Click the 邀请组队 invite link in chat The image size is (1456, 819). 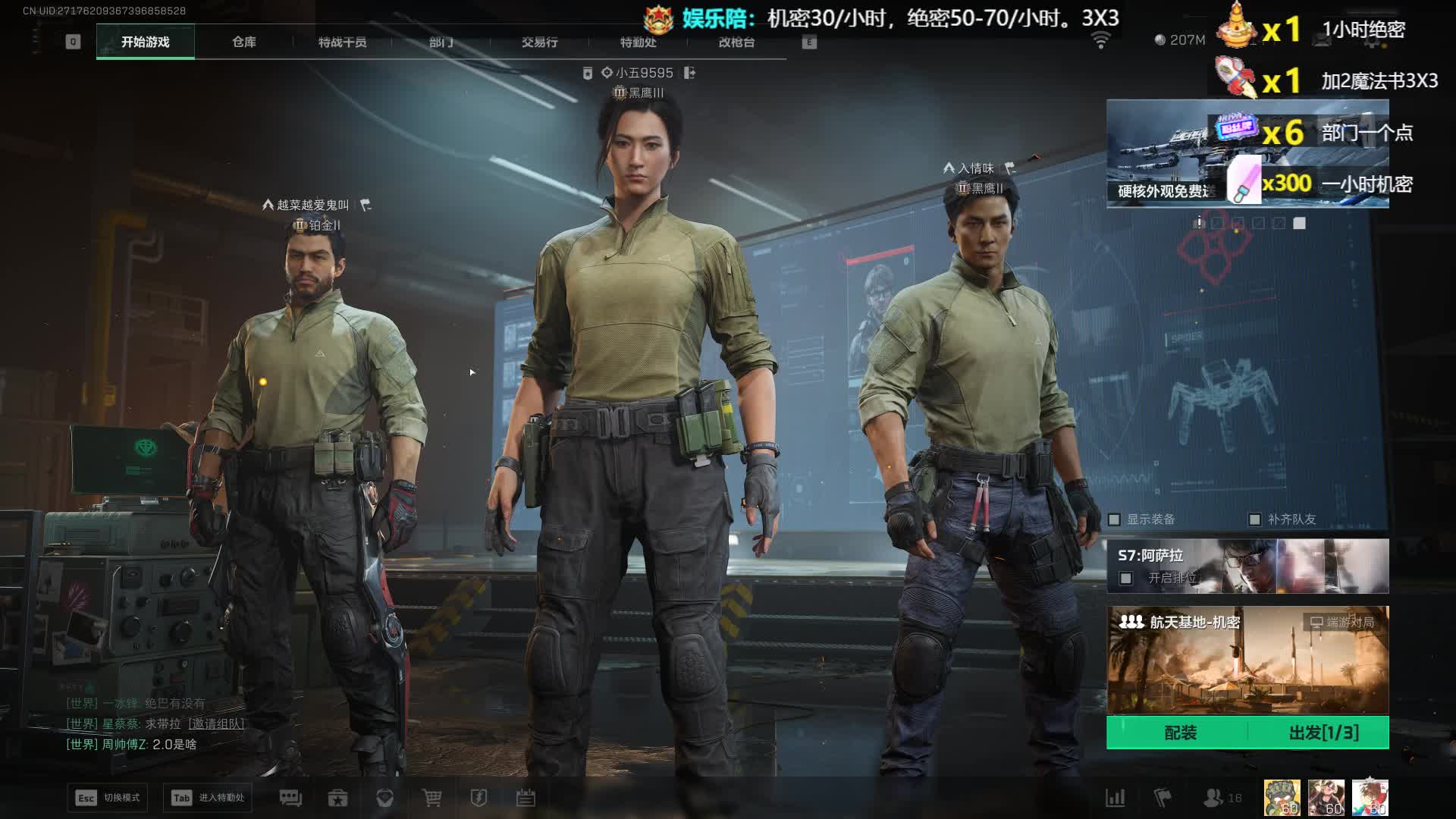coord(216,723)
